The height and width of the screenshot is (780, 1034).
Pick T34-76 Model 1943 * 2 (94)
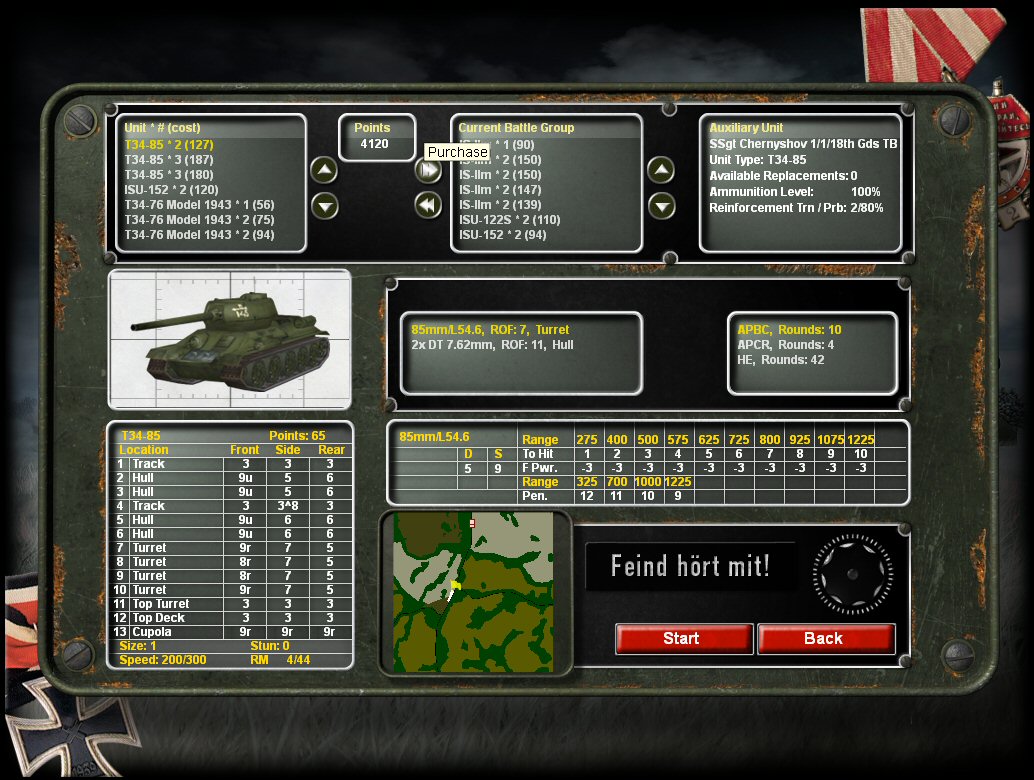pos(199,235)
